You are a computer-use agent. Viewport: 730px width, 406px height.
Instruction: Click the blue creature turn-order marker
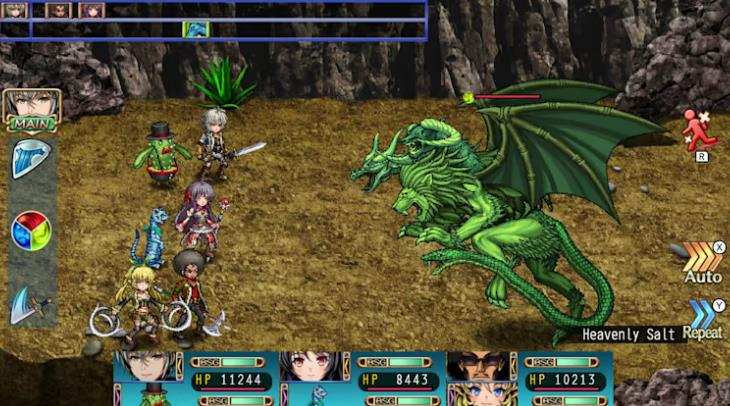(196, 29)
